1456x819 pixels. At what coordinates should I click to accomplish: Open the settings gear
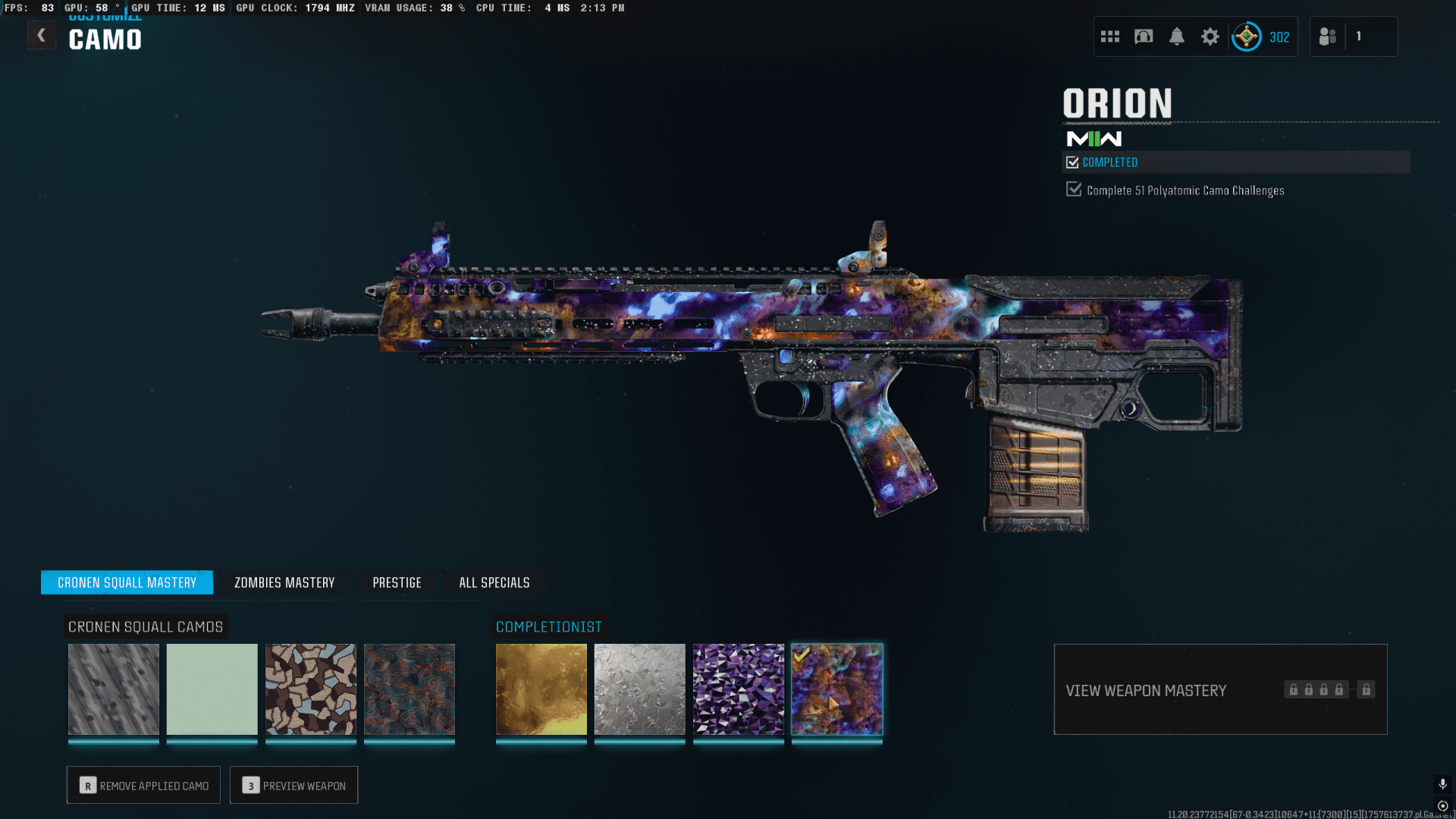click(1210, 36)
